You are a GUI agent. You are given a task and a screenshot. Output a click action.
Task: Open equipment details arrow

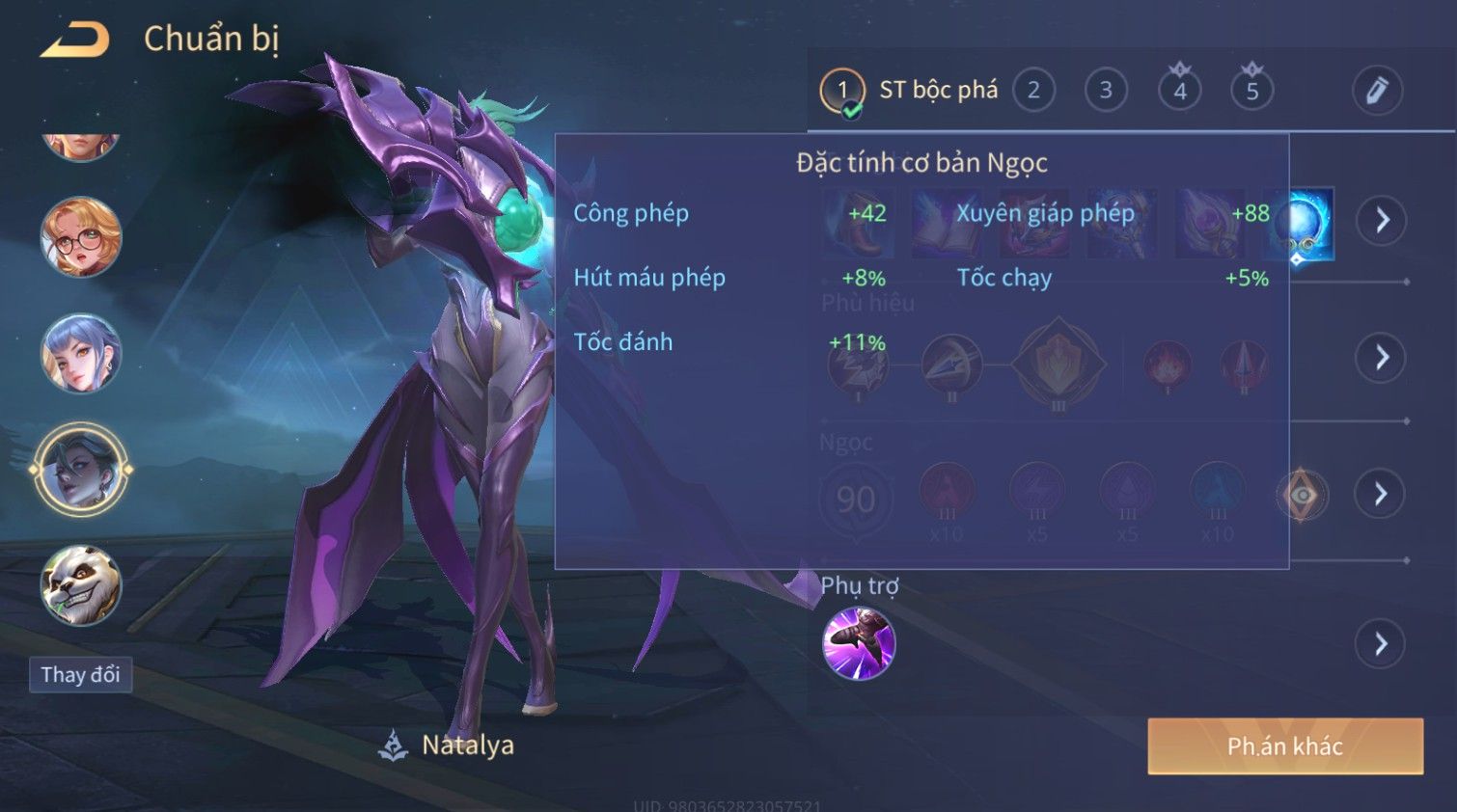tap(1382, 221)
